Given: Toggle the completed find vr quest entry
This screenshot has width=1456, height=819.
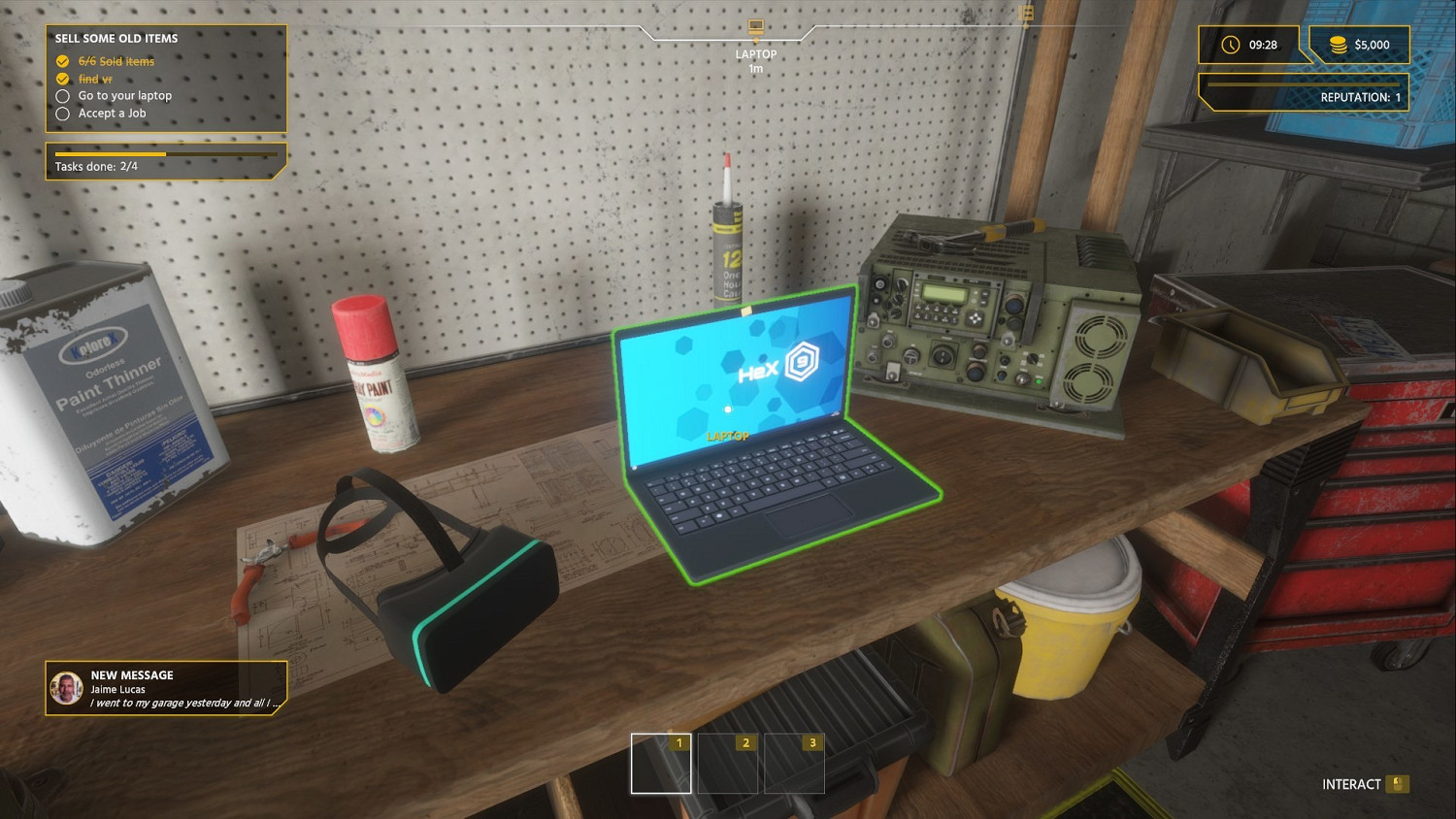Looking at the screenshot, I should (x=95, y=79).
